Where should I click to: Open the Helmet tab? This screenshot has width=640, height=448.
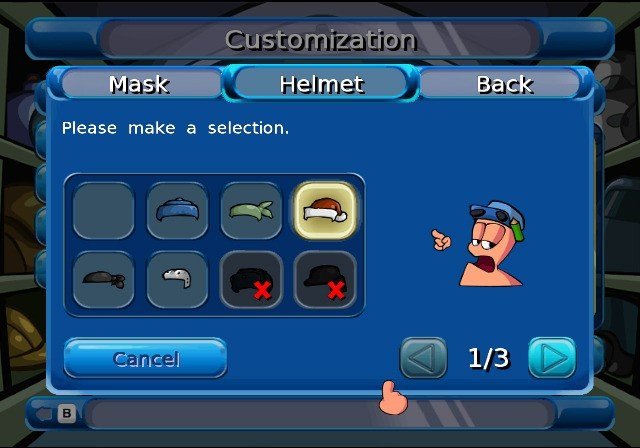coord(320,84)
